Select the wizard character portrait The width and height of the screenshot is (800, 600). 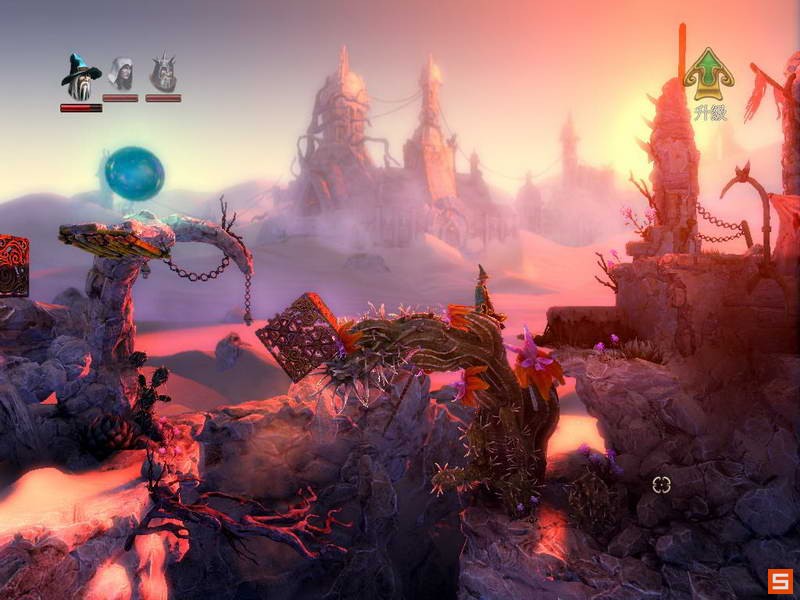pos(80,76)
